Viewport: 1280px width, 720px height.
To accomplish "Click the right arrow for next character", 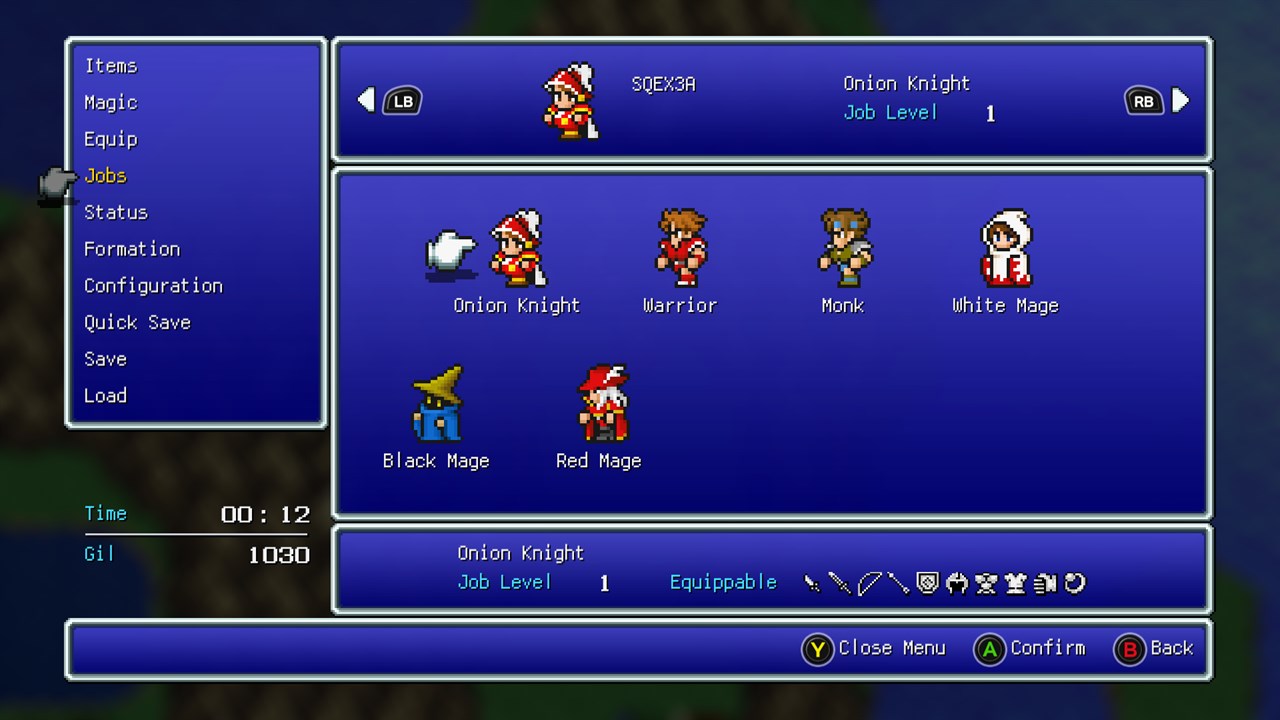I will (x=1181, y=100).
